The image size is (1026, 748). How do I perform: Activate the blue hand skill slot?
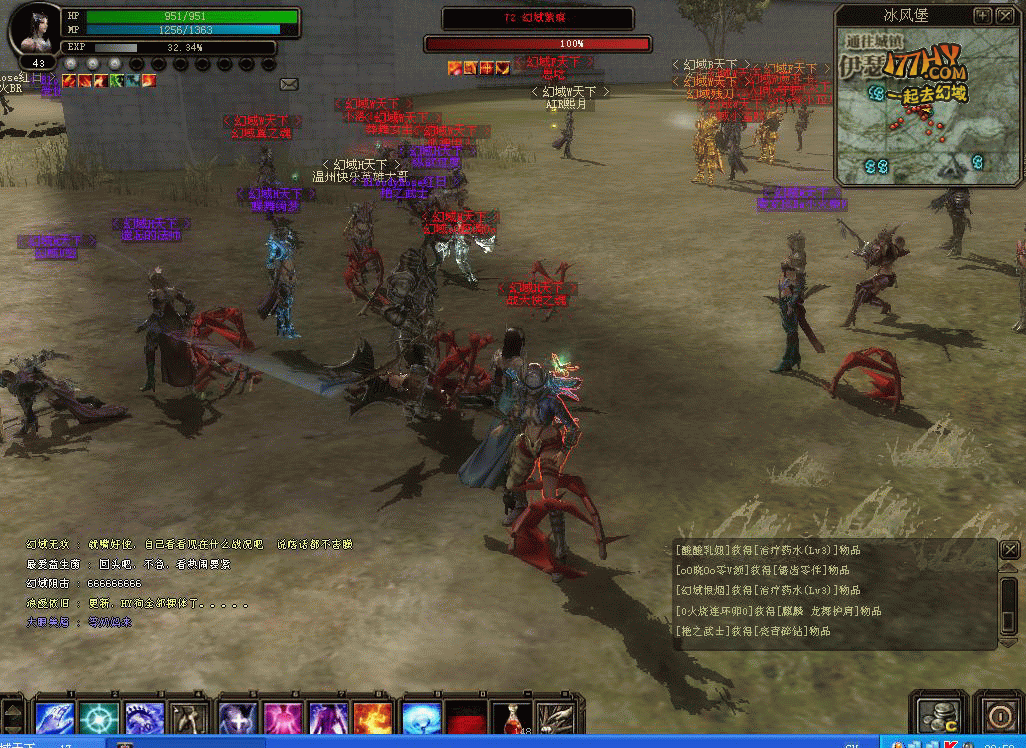[55, 717]
